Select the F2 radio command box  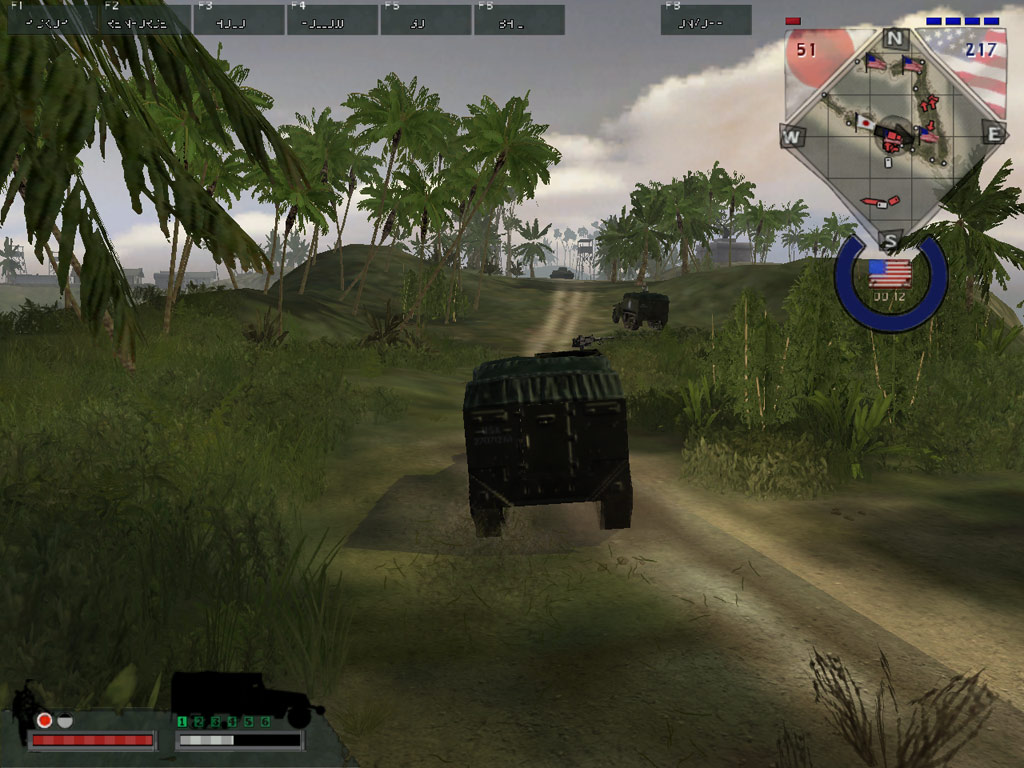coord(142,19)
